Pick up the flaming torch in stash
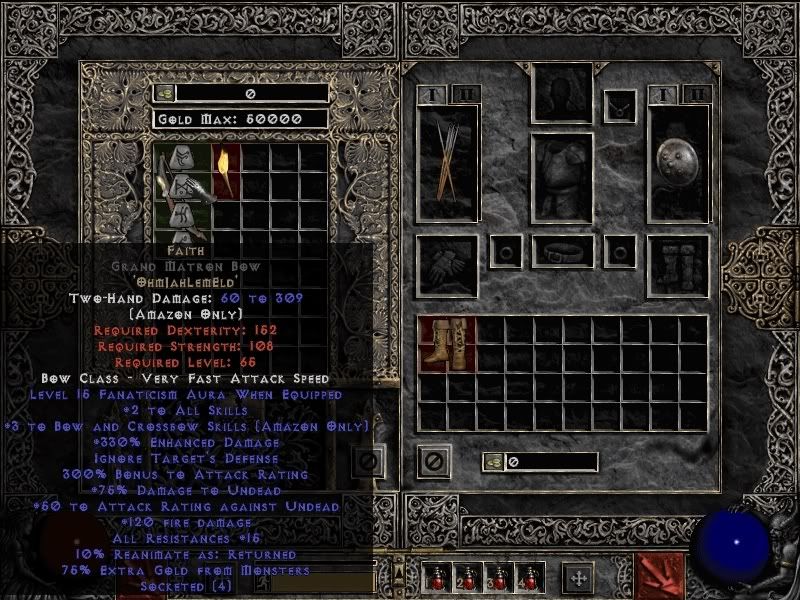 224,170
